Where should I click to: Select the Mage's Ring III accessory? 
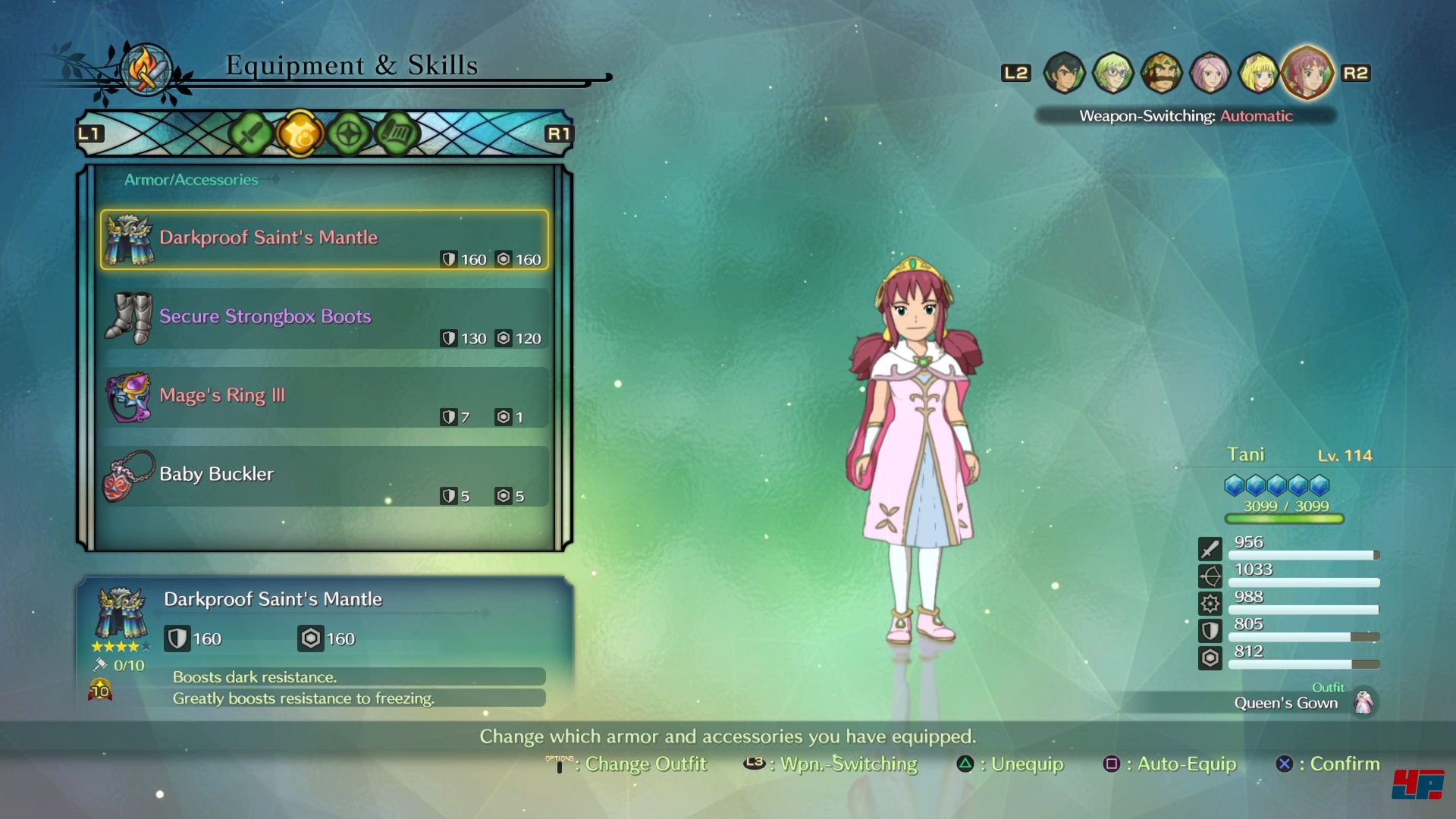click(324, 397)
